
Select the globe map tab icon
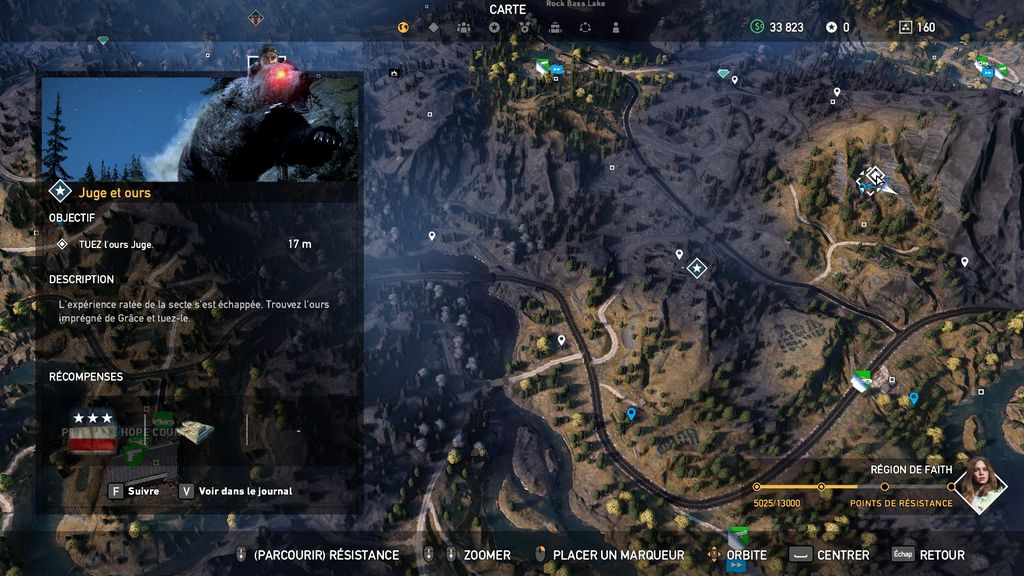(x=403, y=27)
